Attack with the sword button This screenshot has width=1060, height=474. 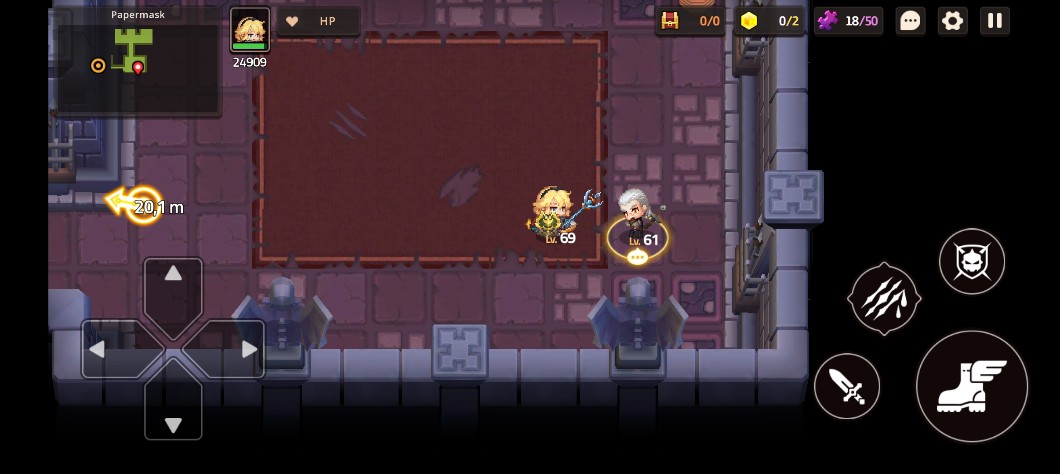(x=847, y=386)
